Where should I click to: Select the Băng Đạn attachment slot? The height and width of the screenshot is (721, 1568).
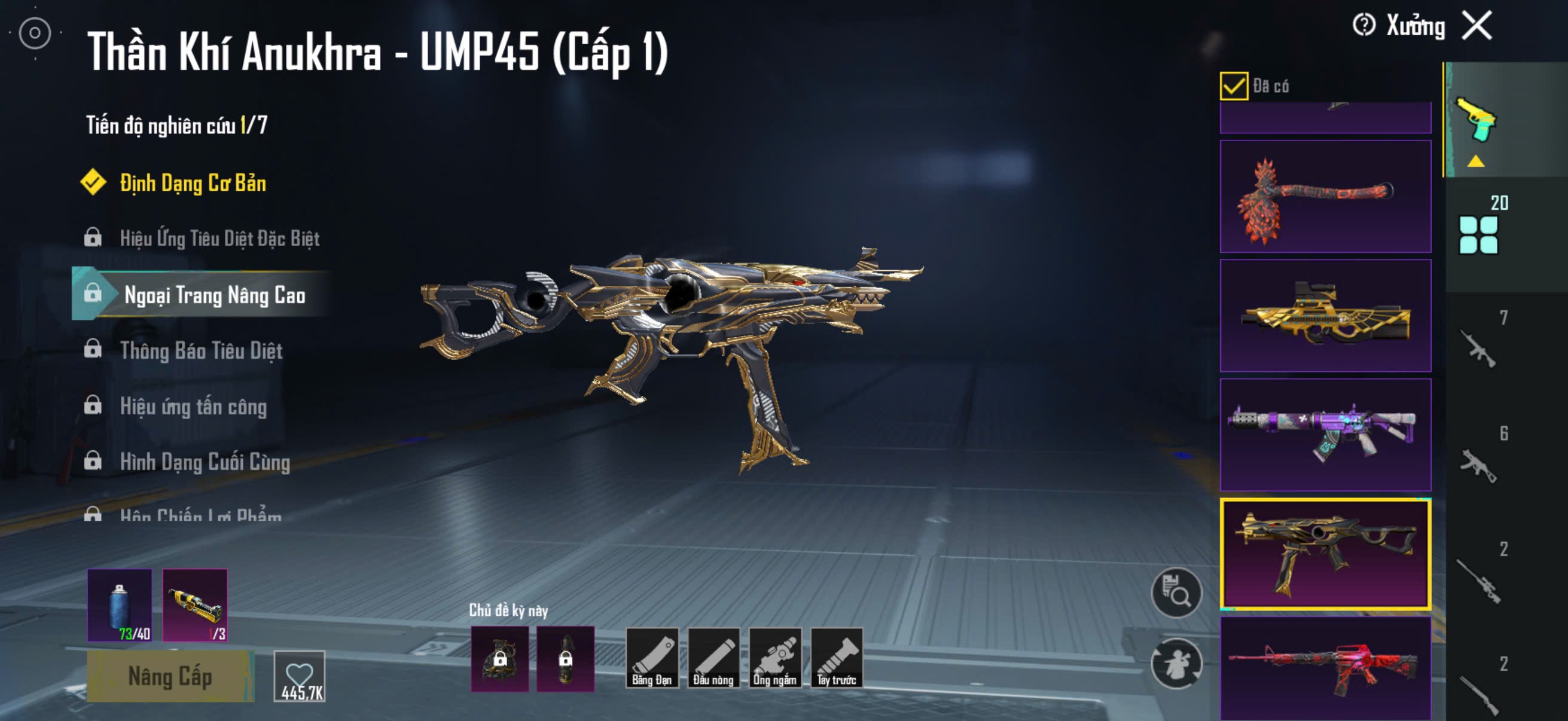[x=651, y=658]
